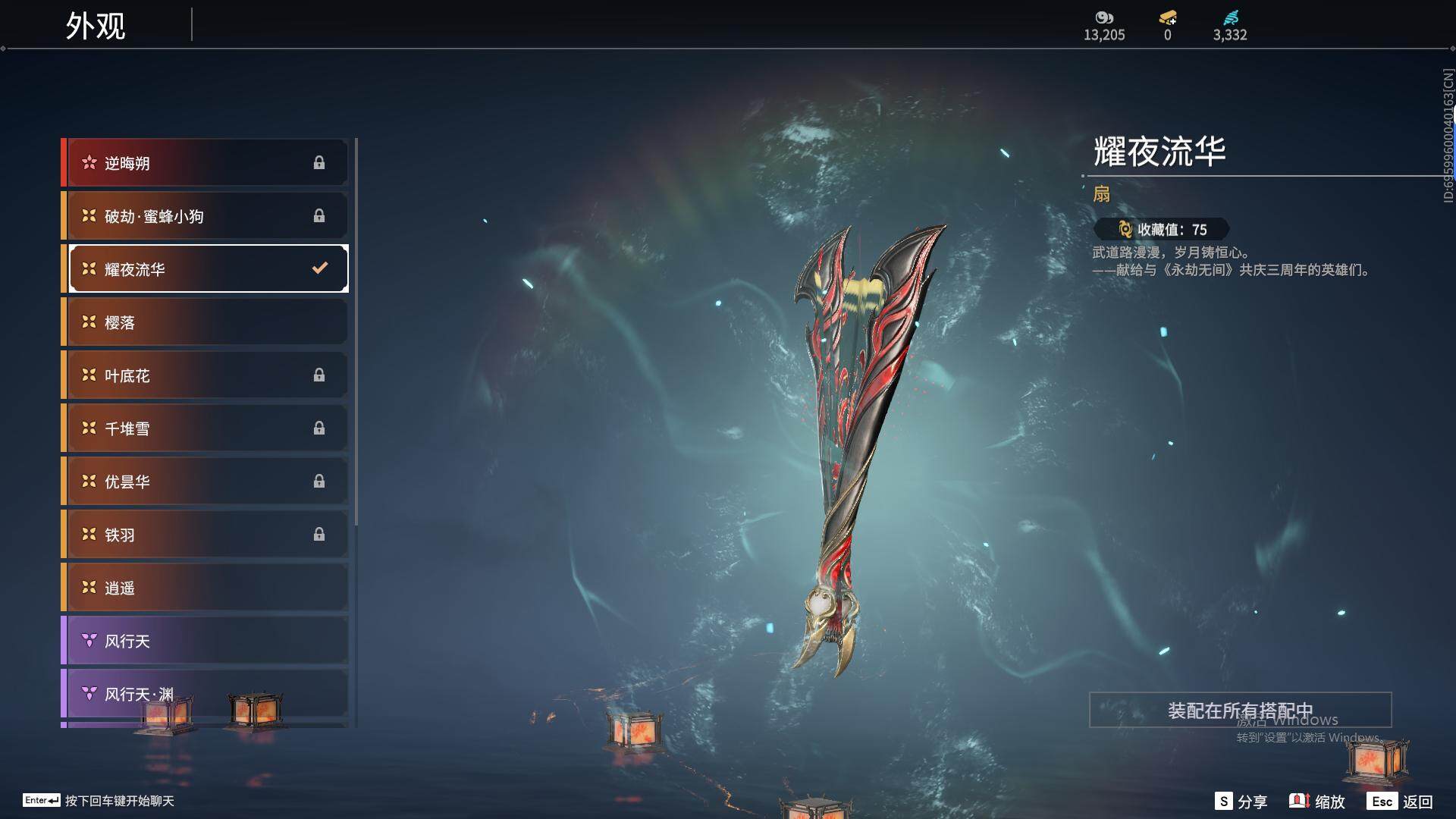Select the 逆晦朔 skin entry

pyautogui.click(x=206, y=163)
